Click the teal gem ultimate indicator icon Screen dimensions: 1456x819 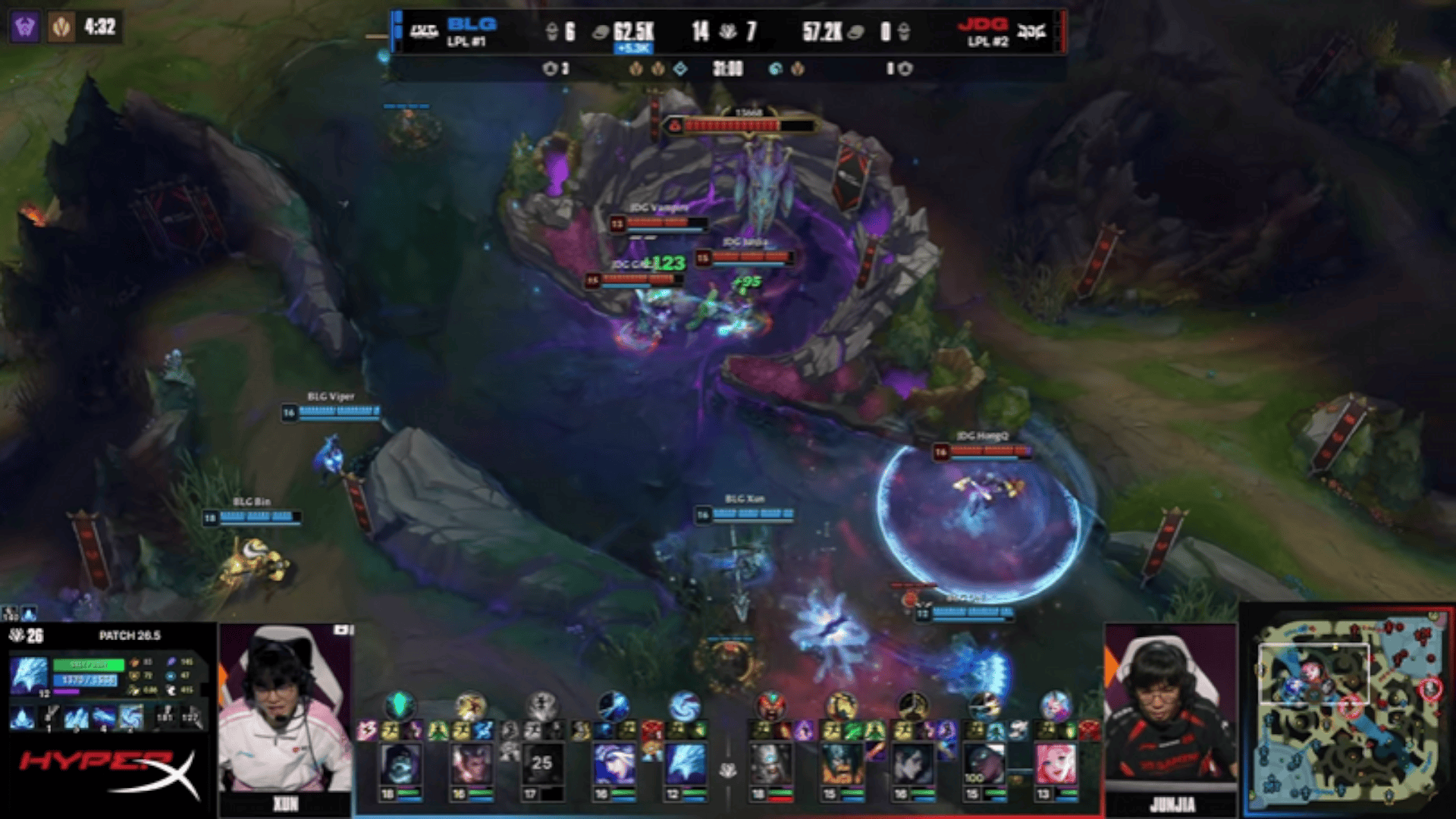(400, 706)
